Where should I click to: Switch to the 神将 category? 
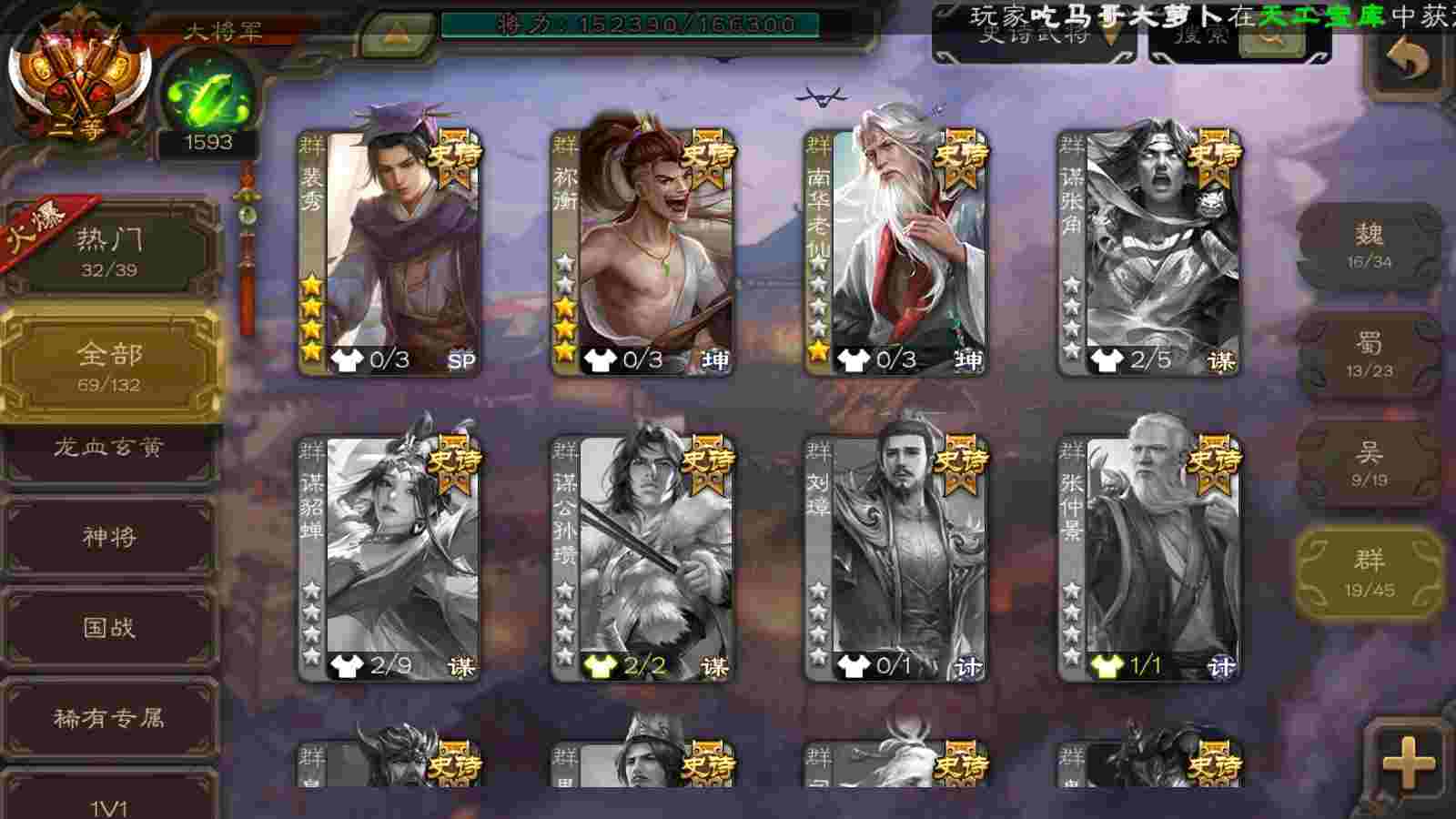pyautogui.click(x=109, y=537)
